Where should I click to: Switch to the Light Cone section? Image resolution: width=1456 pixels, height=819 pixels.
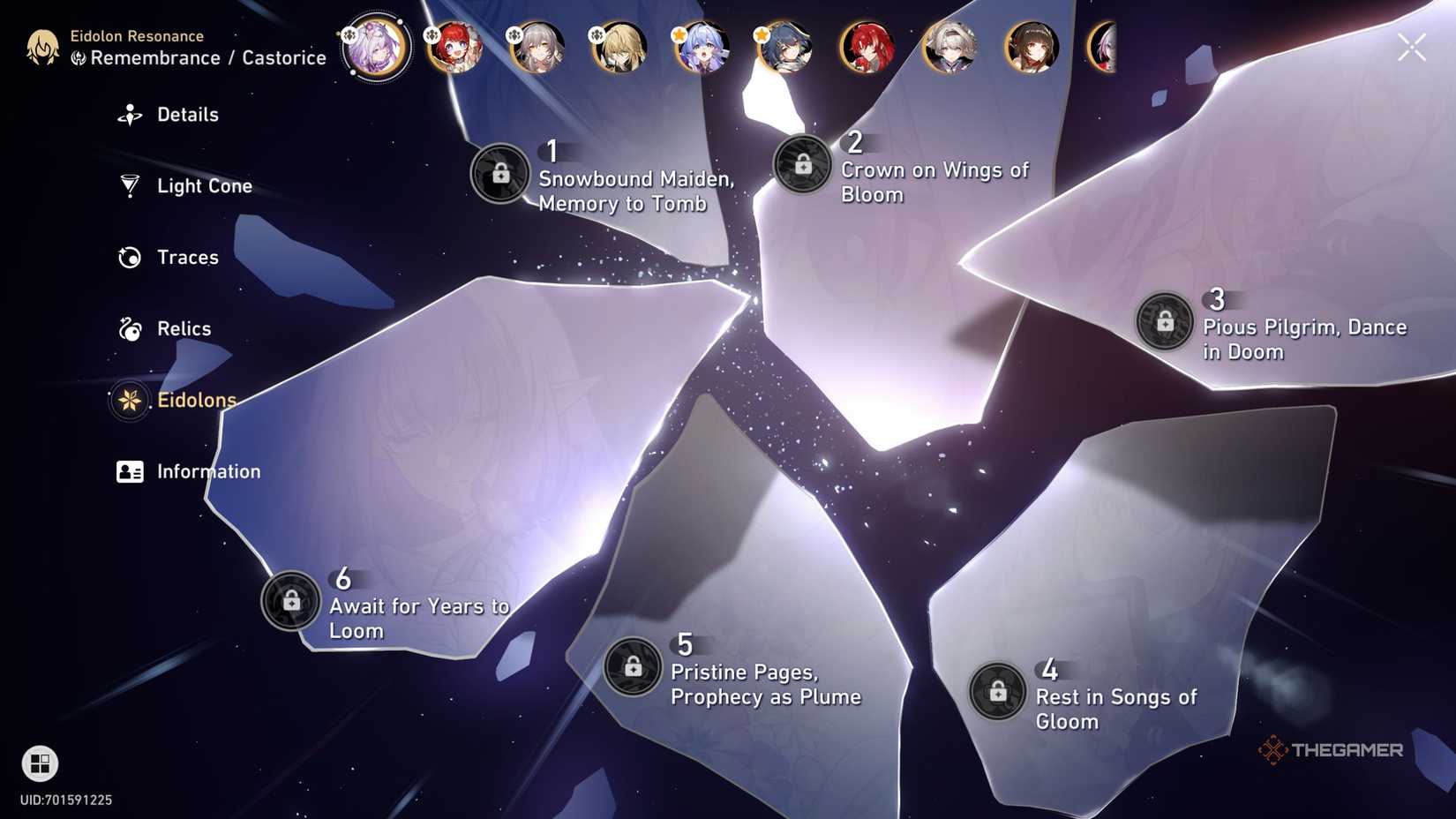pyautogui.click(x=203, y=185)
